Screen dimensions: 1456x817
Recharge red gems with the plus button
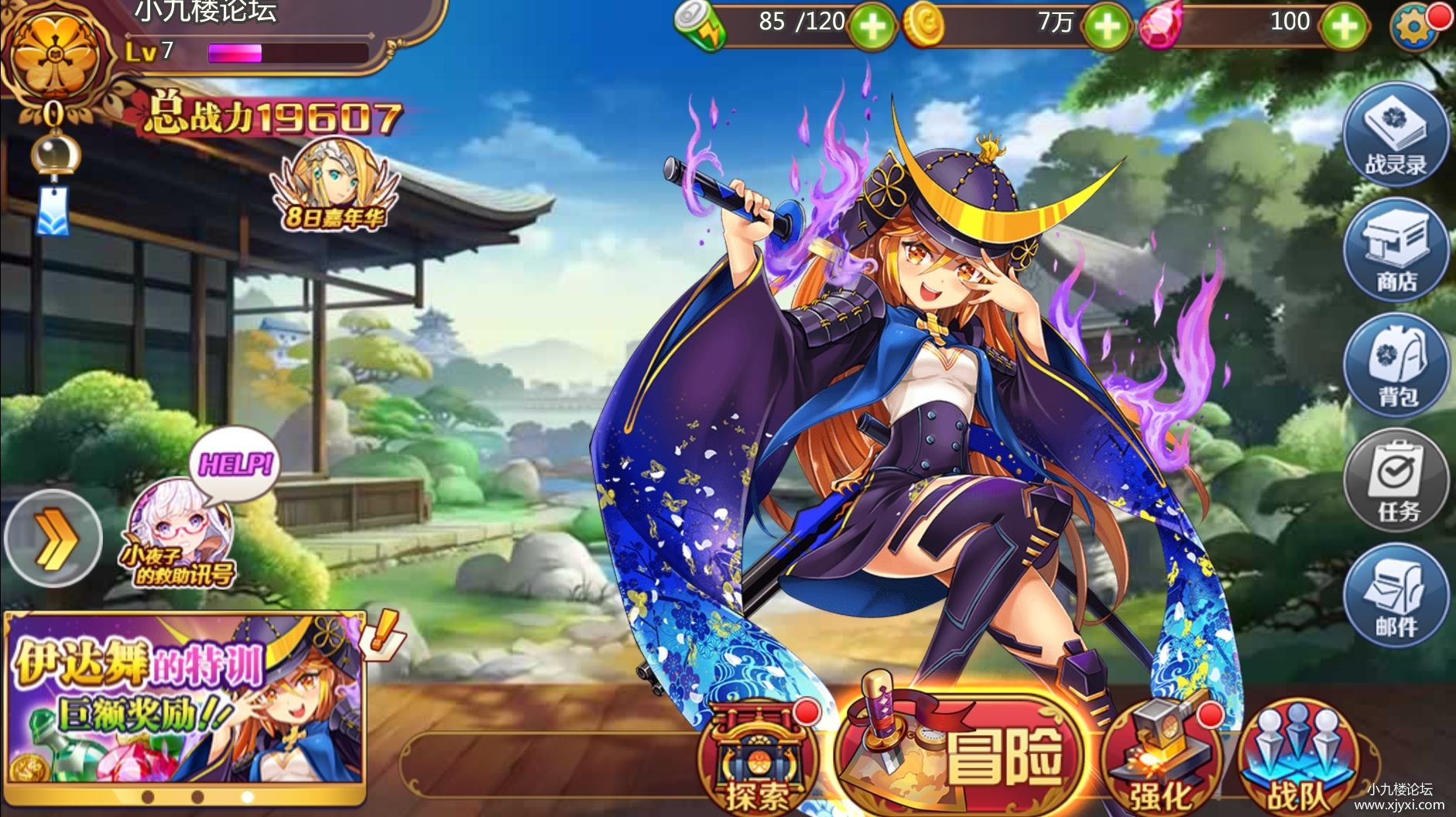coord(1343,27)
